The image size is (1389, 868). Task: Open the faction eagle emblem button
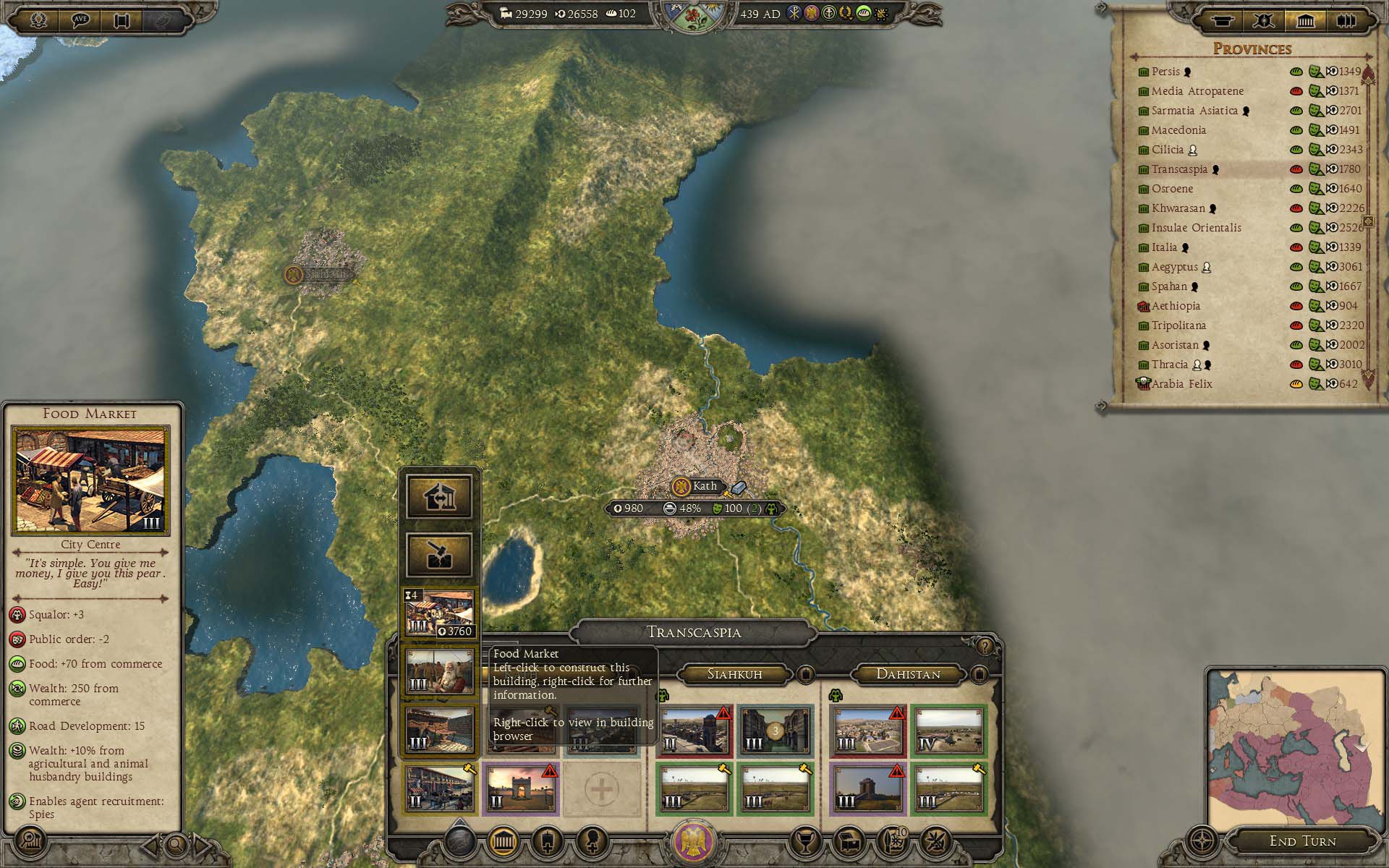(x=694, y=841)
